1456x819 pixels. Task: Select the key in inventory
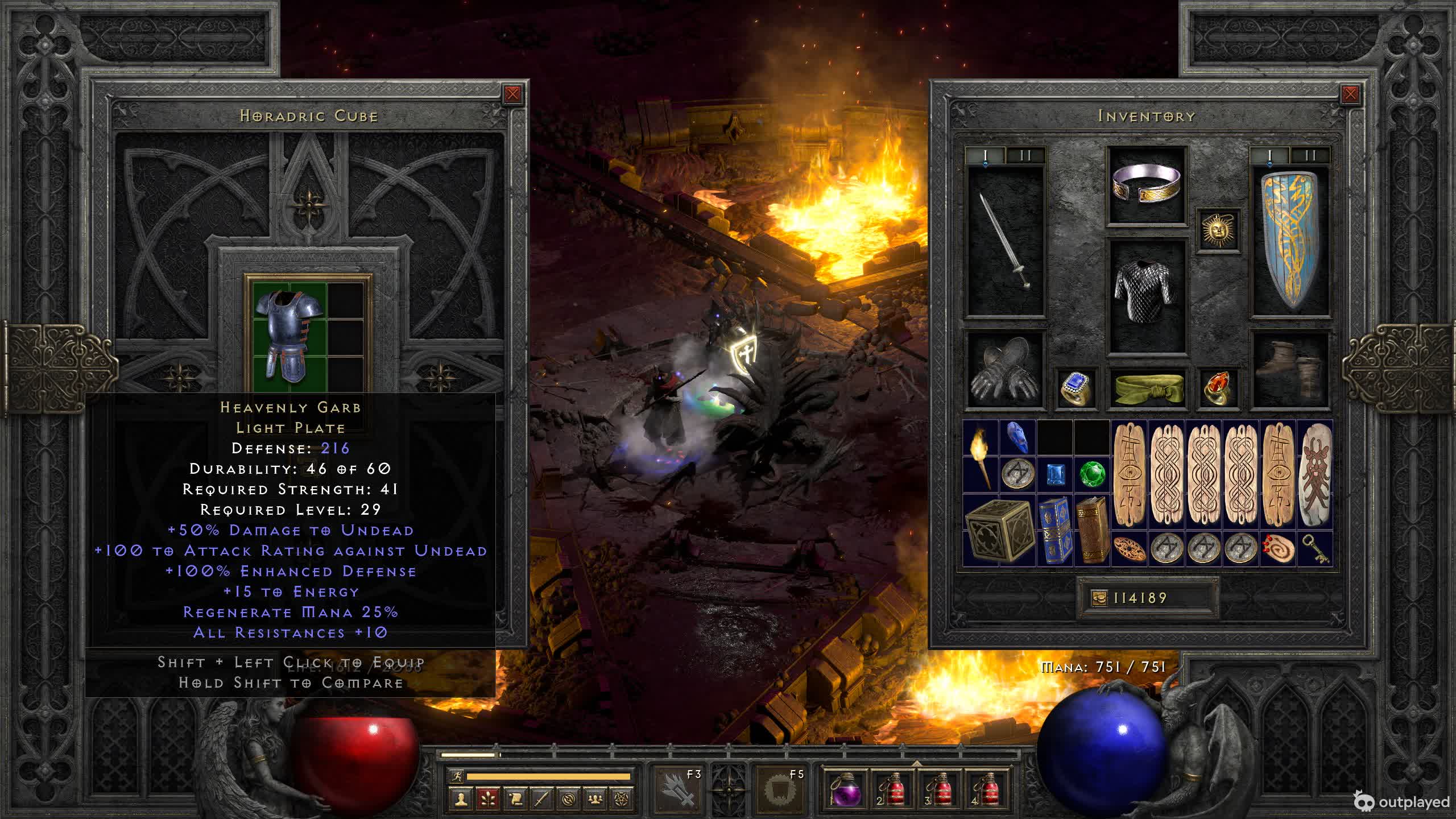1315,549
